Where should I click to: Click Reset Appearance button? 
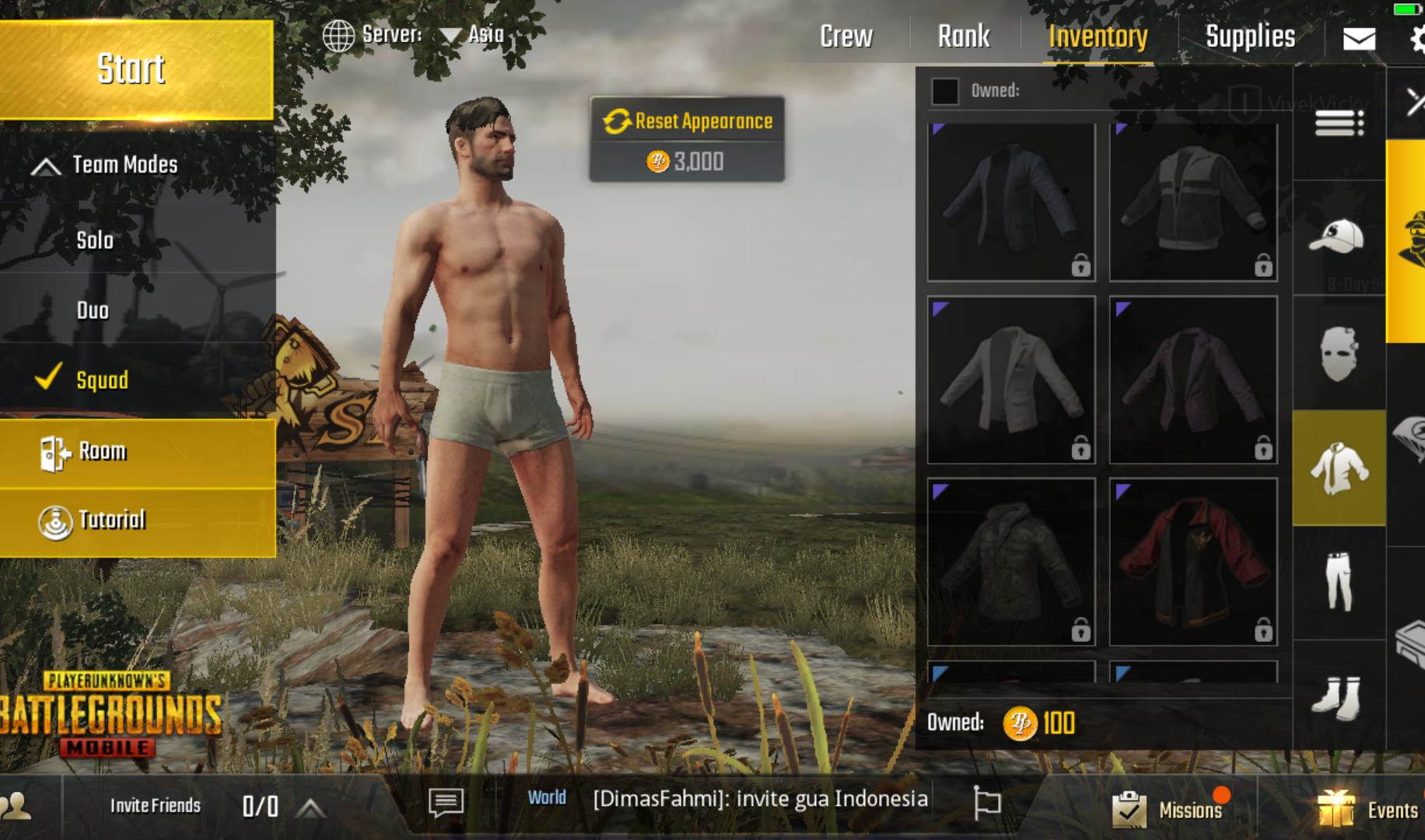[x=687, y=121]
